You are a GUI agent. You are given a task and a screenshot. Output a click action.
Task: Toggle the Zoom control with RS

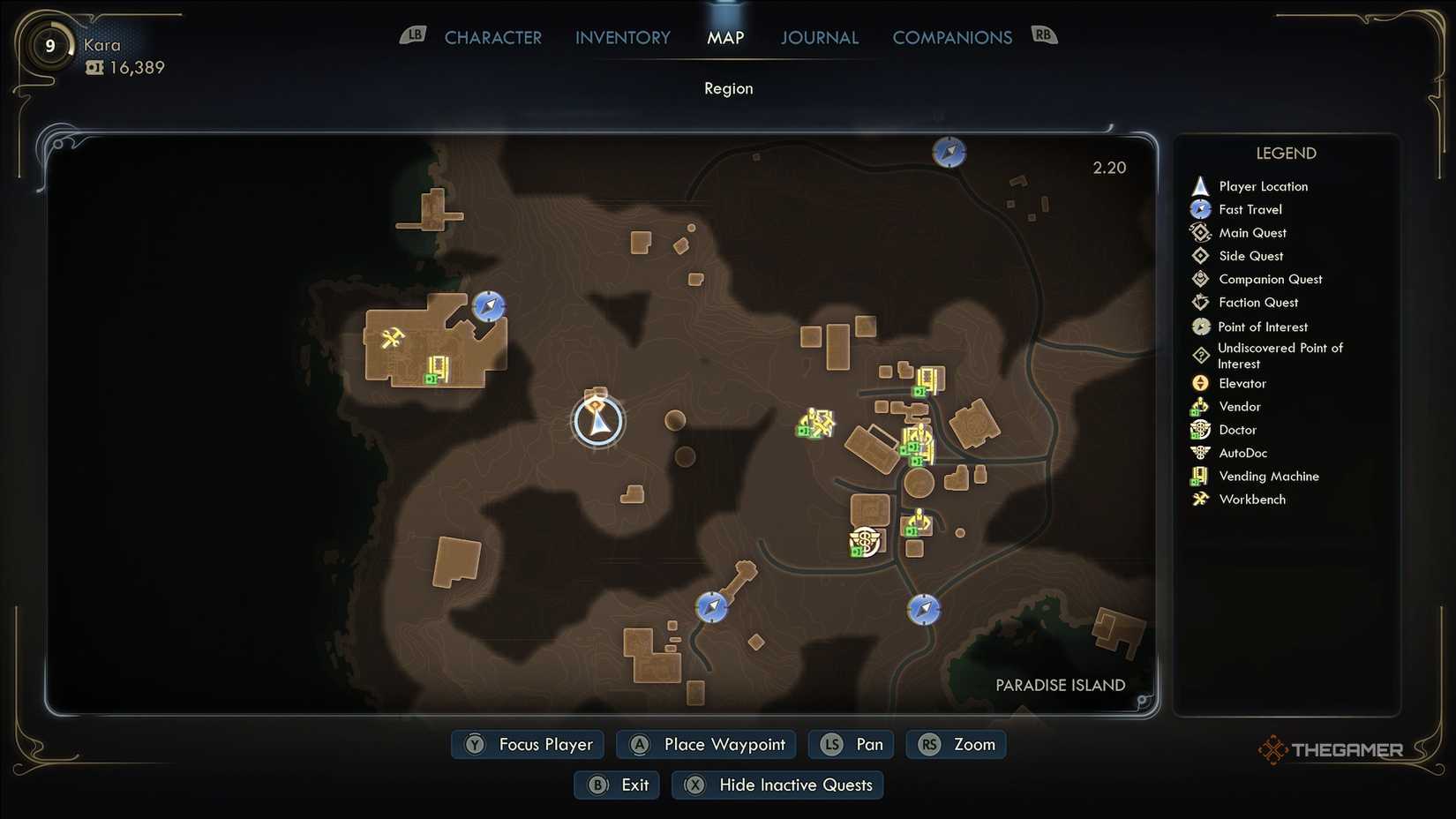pyautogui.click(x=956, y=744)
